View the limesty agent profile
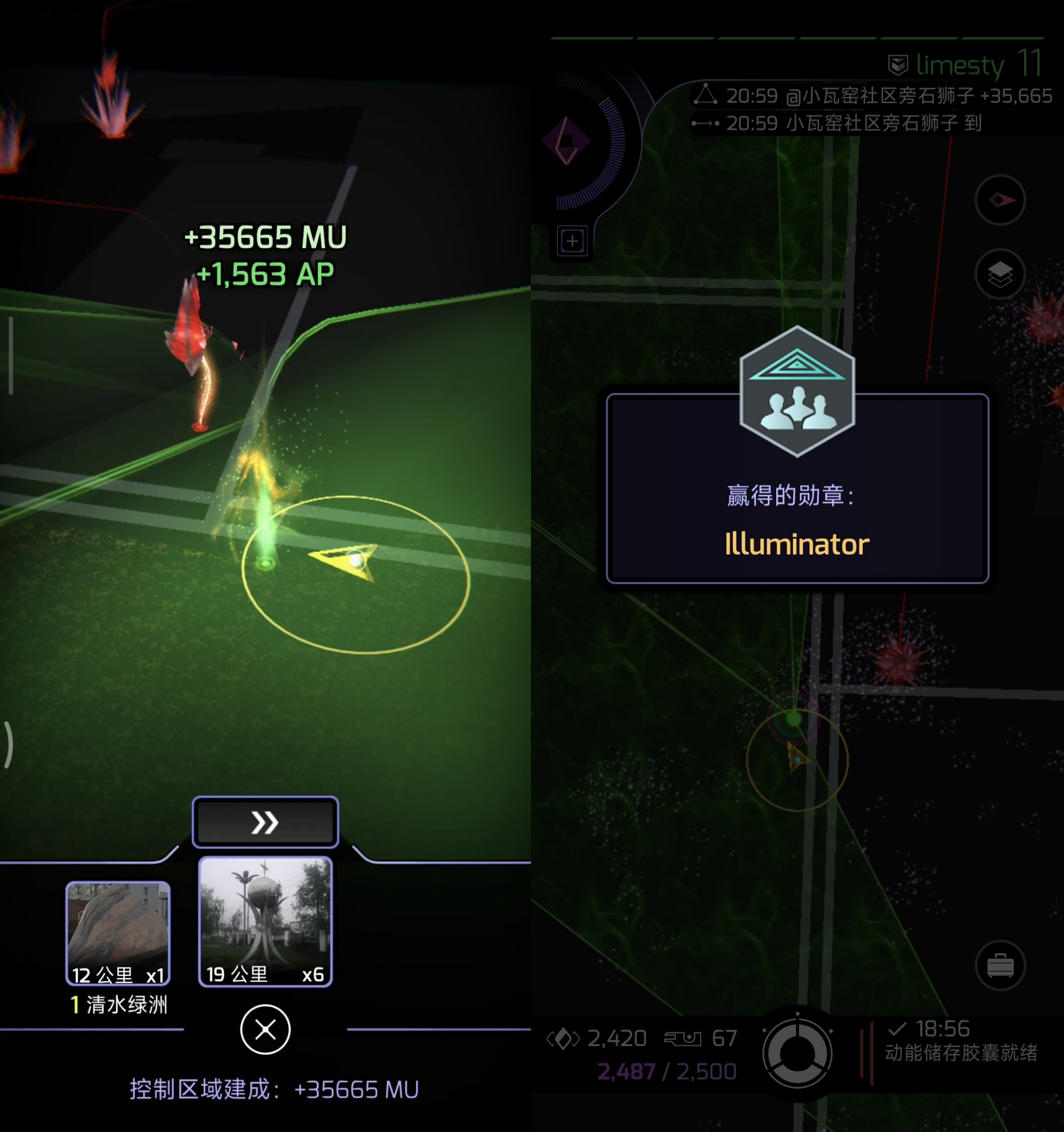Image resolution: width=1064 pixels, height=1132 pixels. pos(963,65)
